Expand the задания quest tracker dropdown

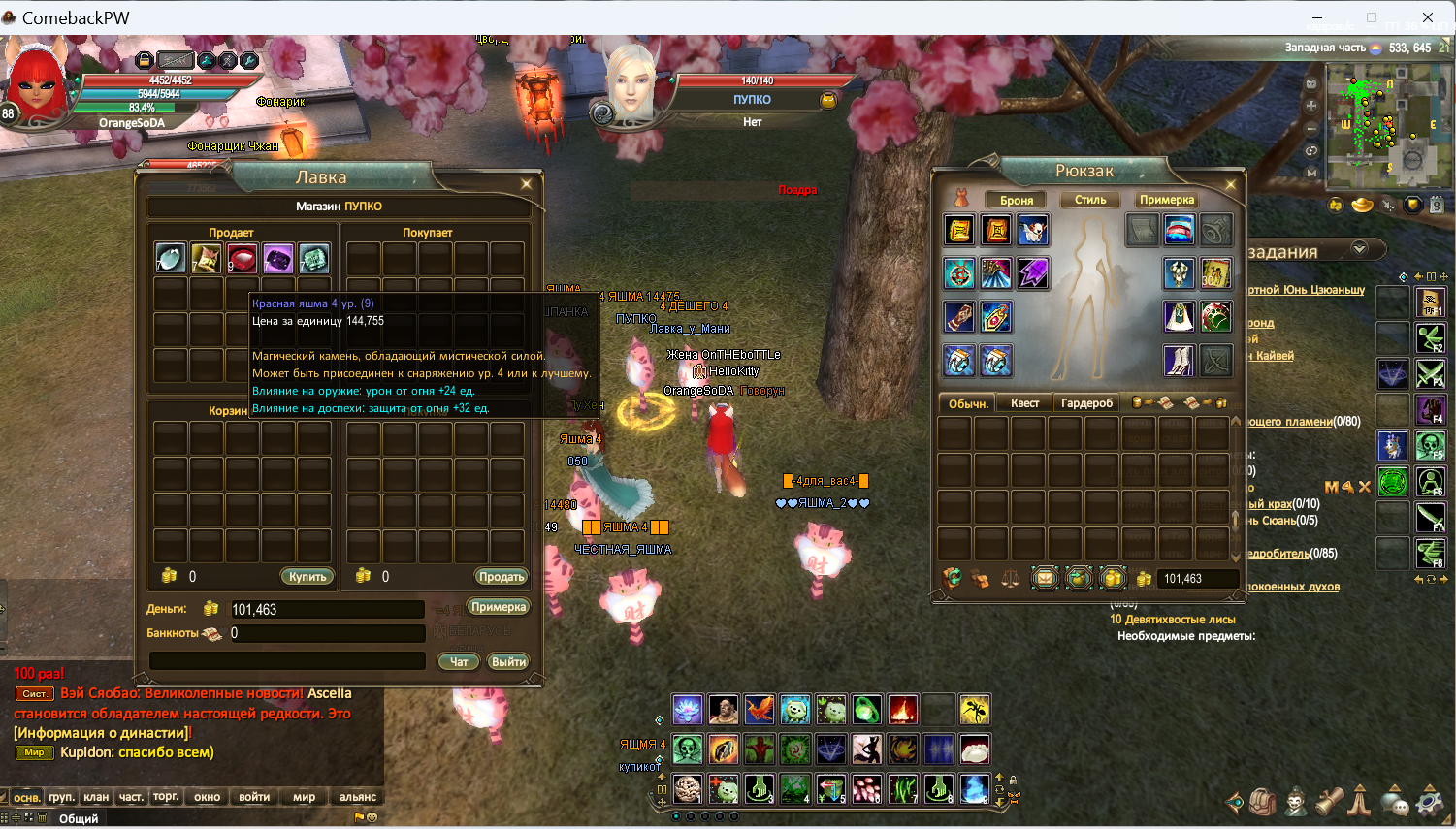1359,248
